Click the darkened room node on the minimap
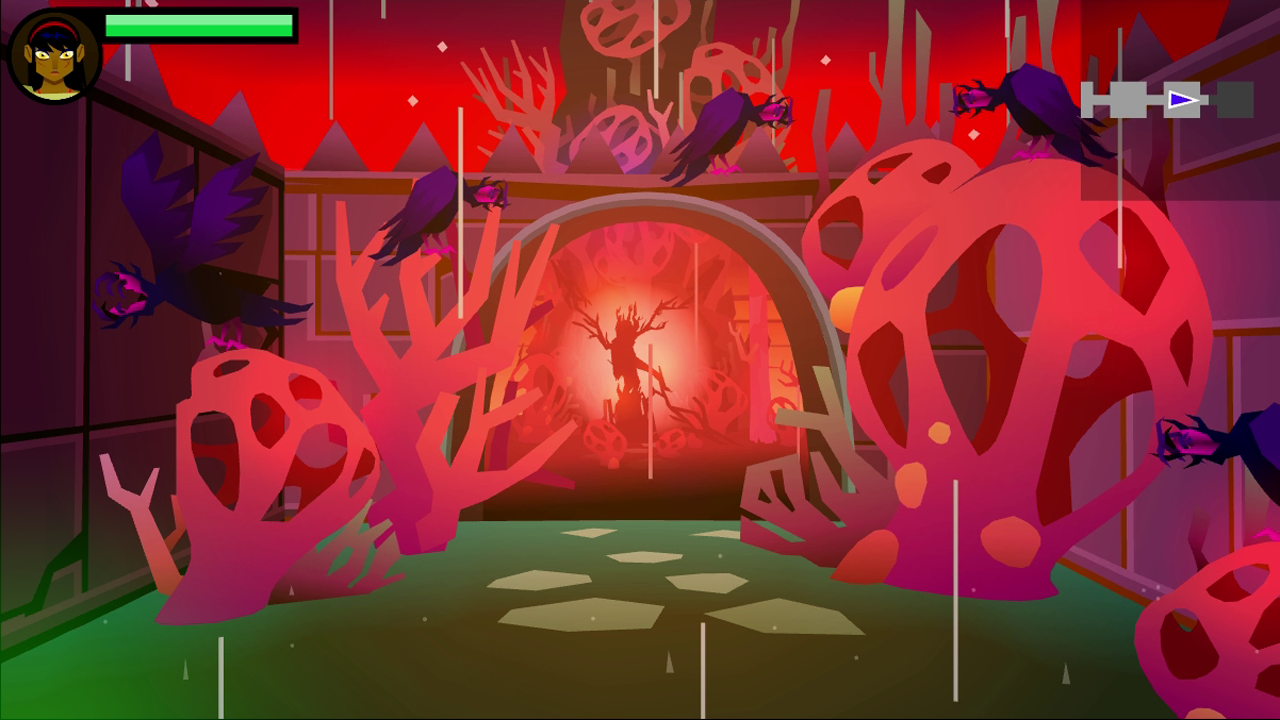This screenshot has width=1280, height=720. click(1235, 100)
